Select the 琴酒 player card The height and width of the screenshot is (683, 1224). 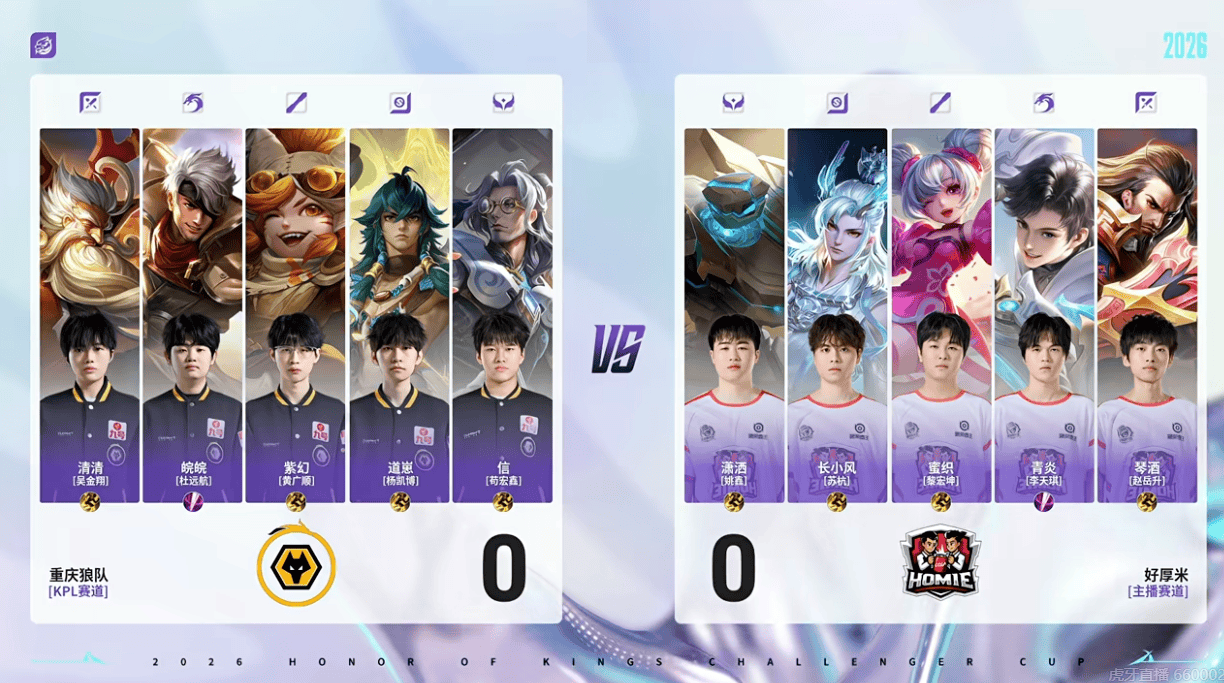click(x=1147, y=315)
